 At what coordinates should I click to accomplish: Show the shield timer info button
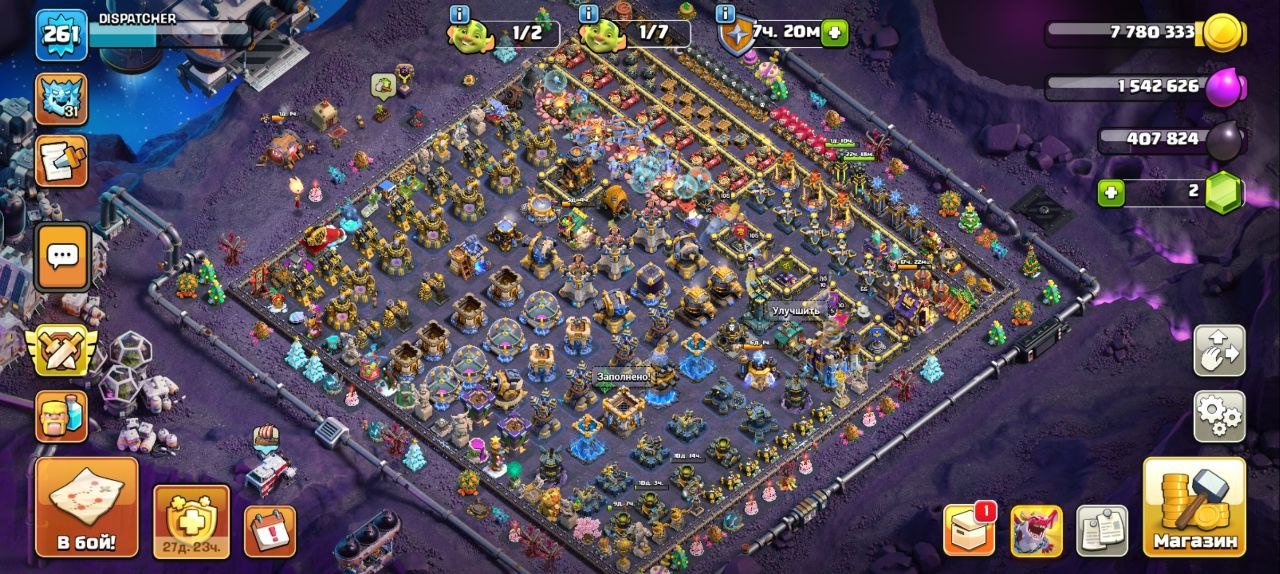(727, 14)
